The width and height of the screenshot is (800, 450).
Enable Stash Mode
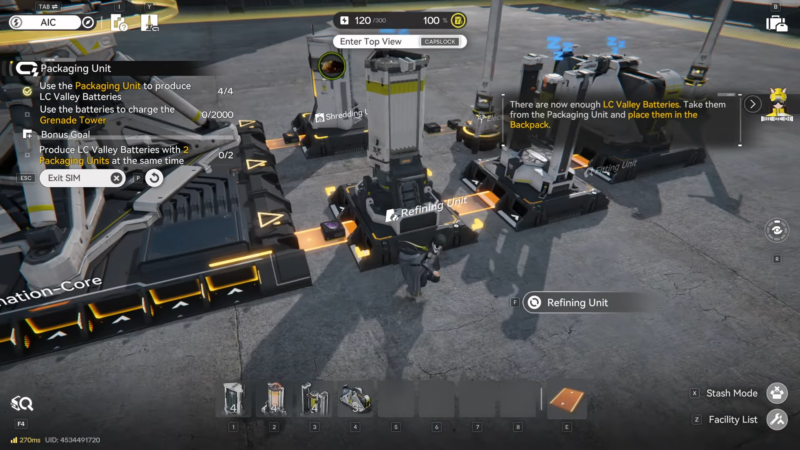(776, 393)
